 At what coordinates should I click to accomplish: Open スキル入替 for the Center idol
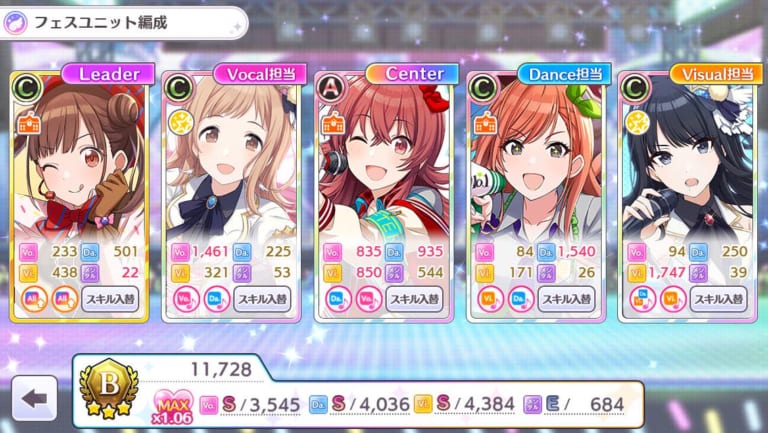(x=414, y=298)
